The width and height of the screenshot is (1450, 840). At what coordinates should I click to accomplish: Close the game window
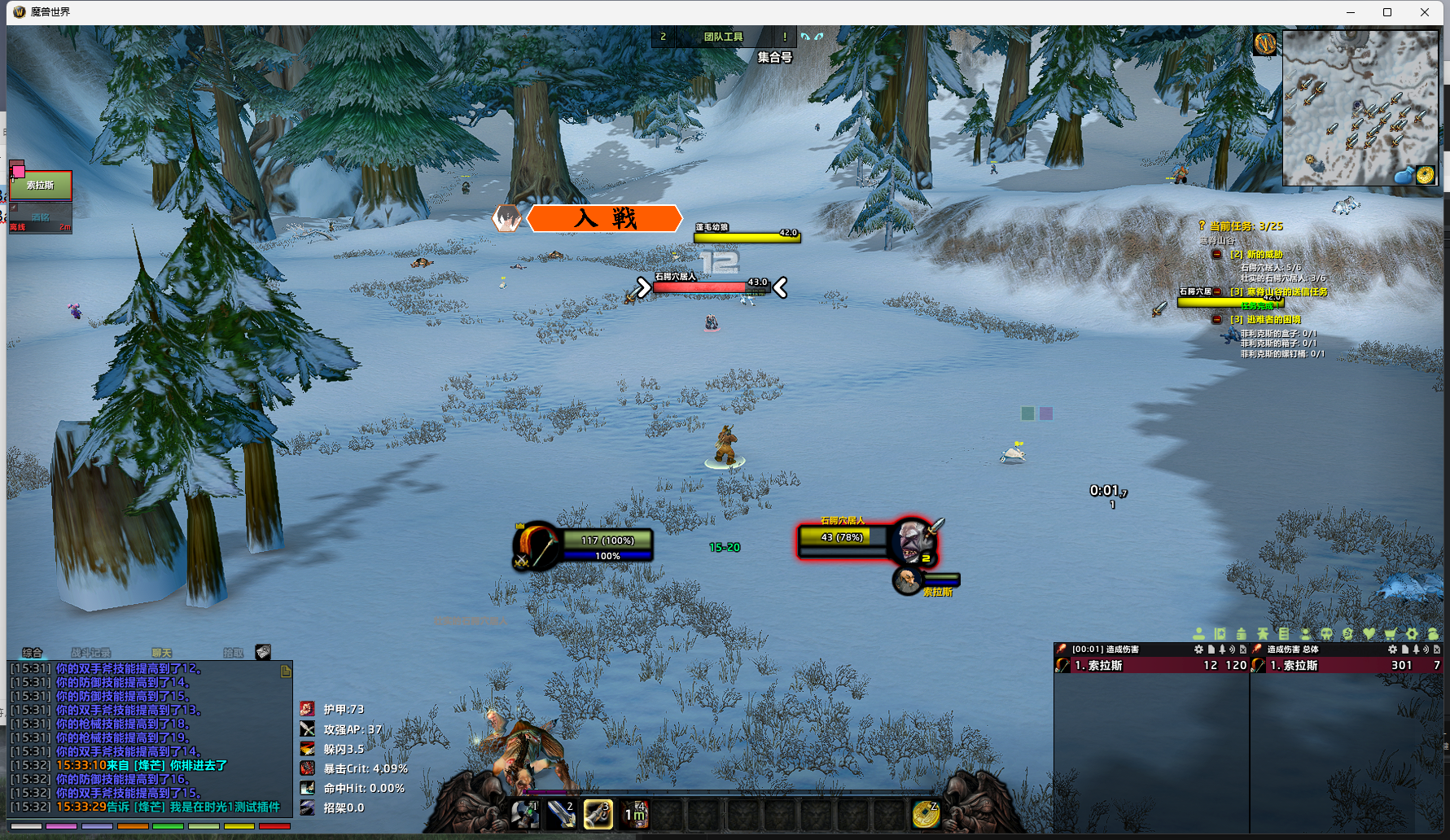[x=1425, y=12]
